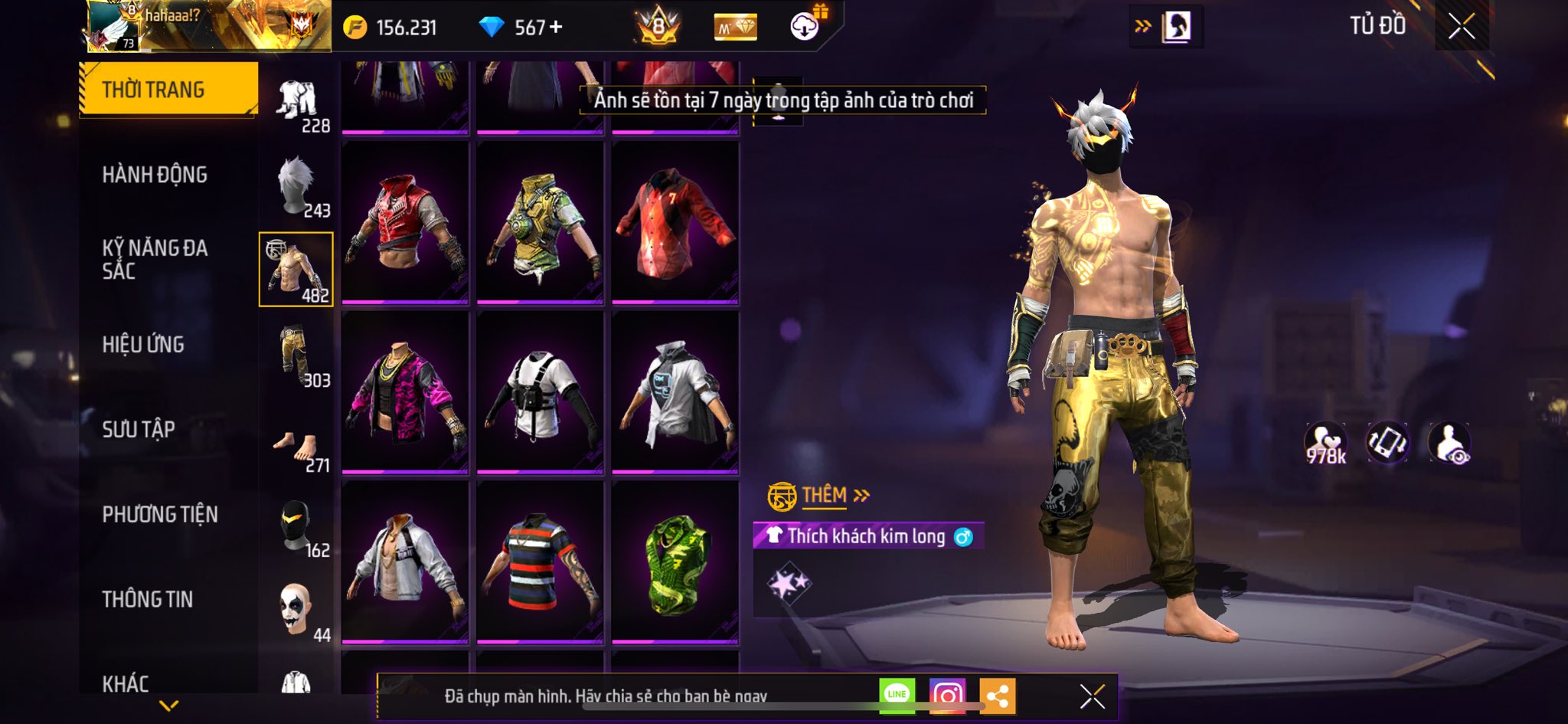1568x724 pixels.
Task: Go to the Phương Tiện tab
Action: (x=160, y=514)
